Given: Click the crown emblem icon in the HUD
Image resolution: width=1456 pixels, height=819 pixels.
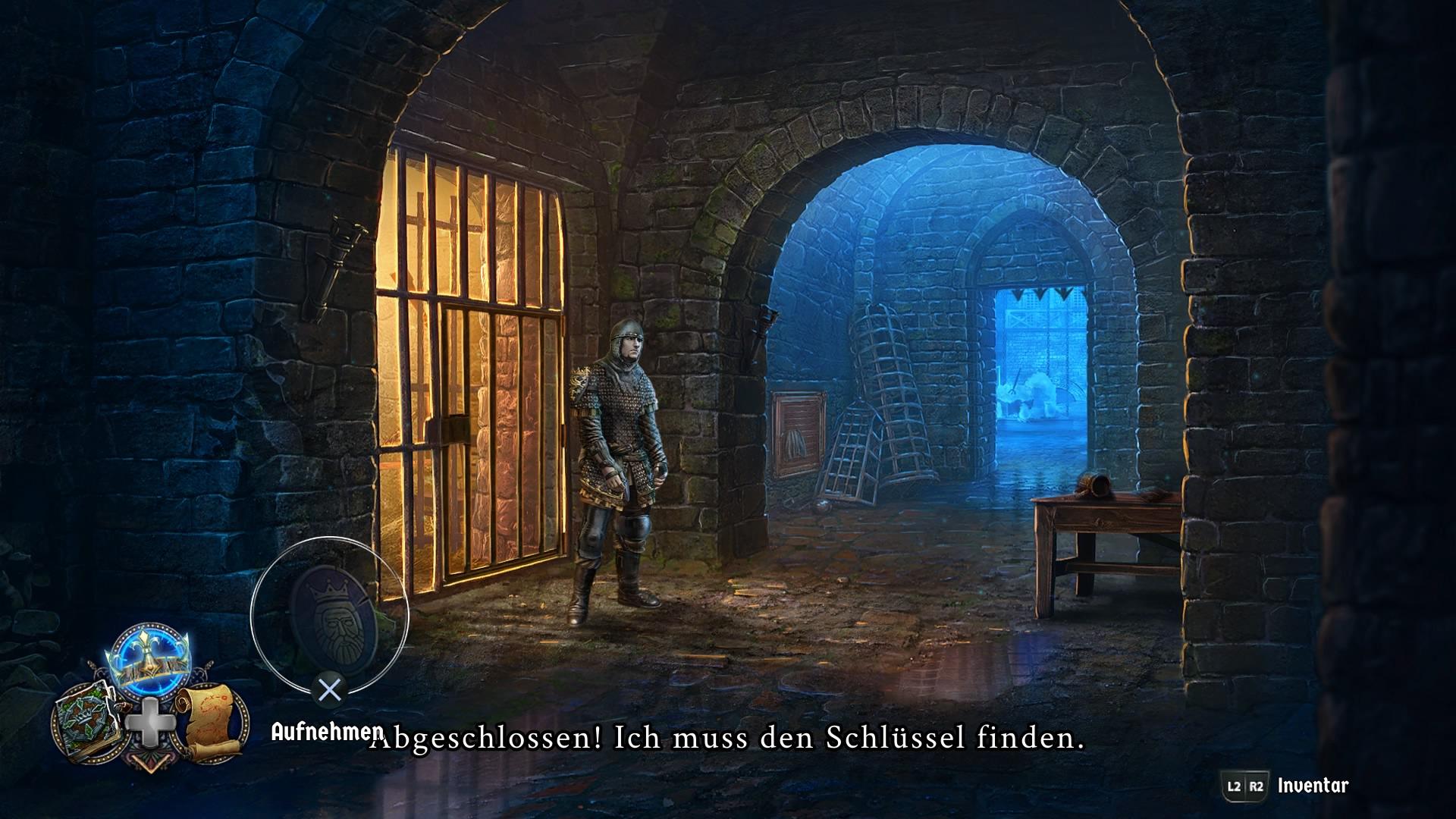Looking at the screenshot, I should click(x=149, y=659).
